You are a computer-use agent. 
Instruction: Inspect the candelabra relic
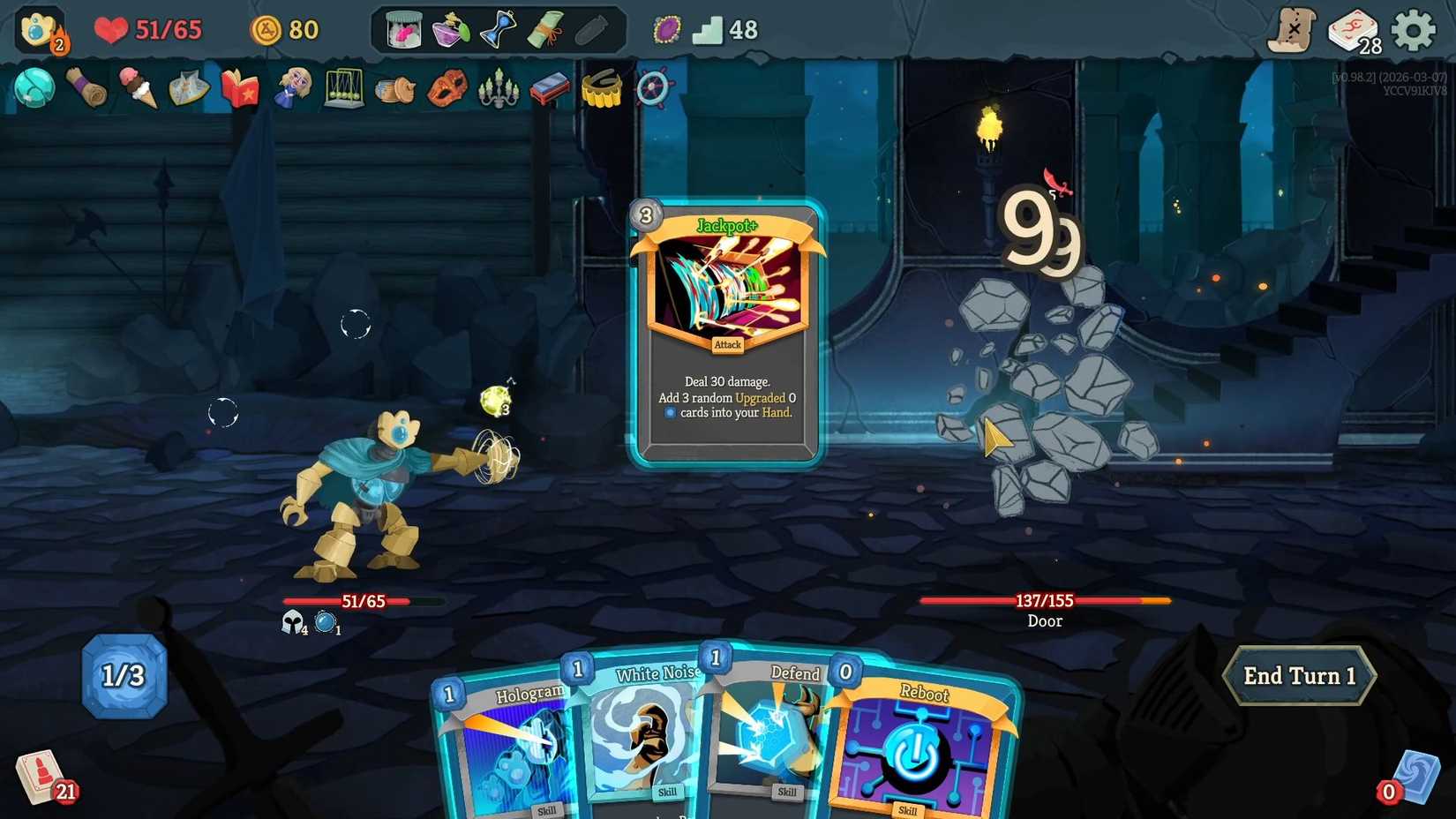pyautogui.click(x=498, y=88)
